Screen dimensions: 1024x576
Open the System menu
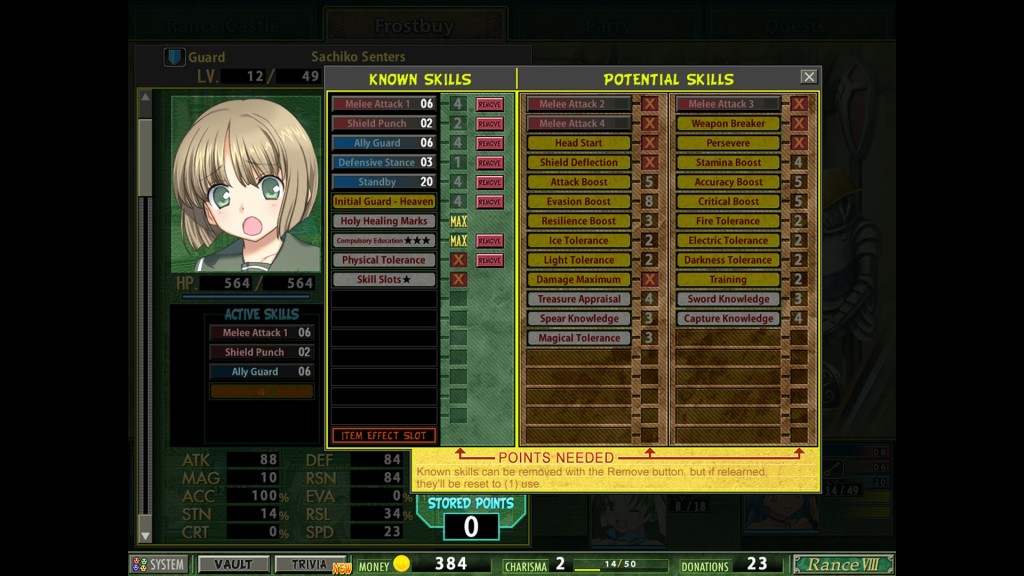pos(159,565)
